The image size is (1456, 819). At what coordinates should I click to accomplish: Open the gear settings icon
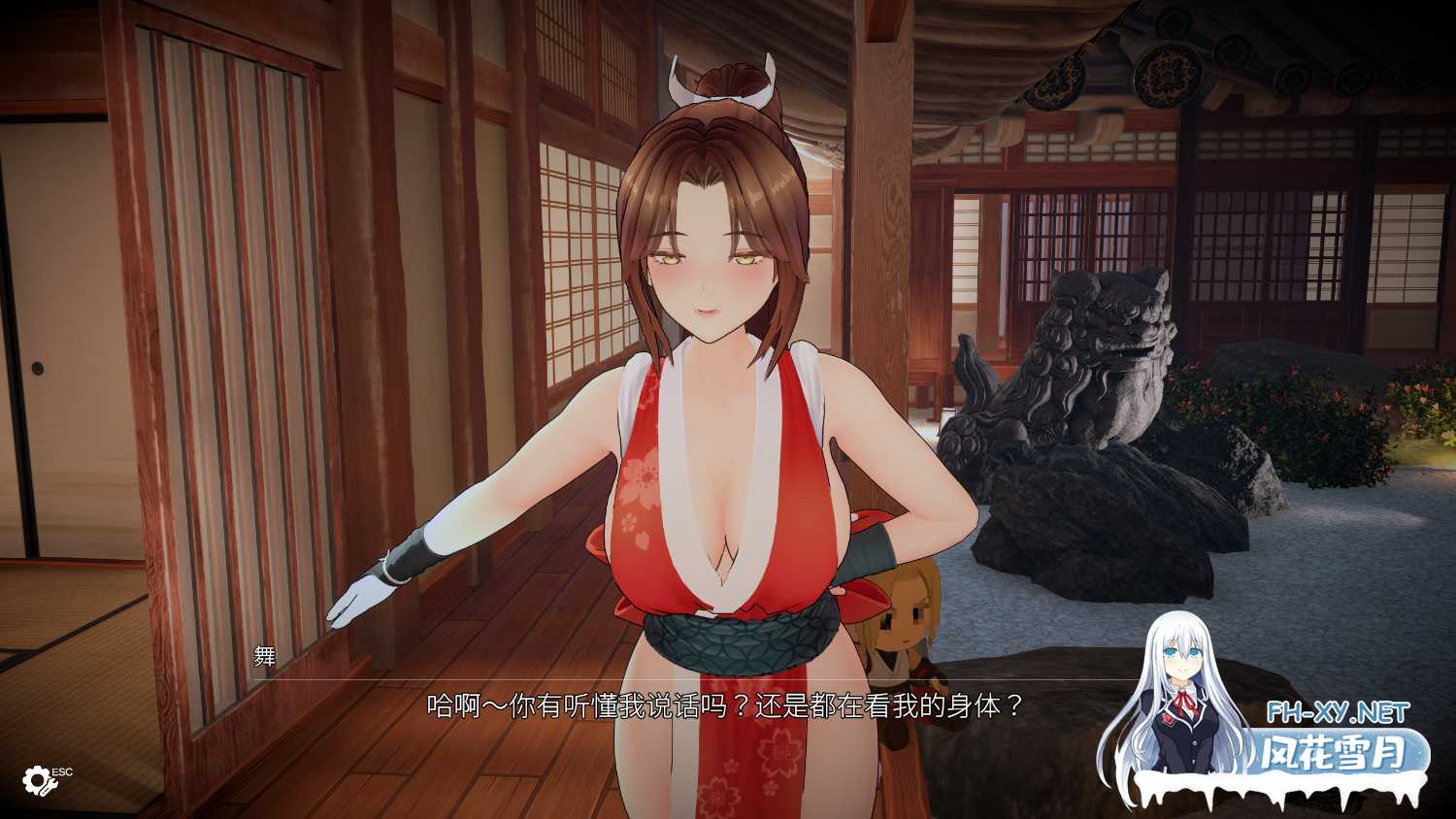click(x=38, y=779)
